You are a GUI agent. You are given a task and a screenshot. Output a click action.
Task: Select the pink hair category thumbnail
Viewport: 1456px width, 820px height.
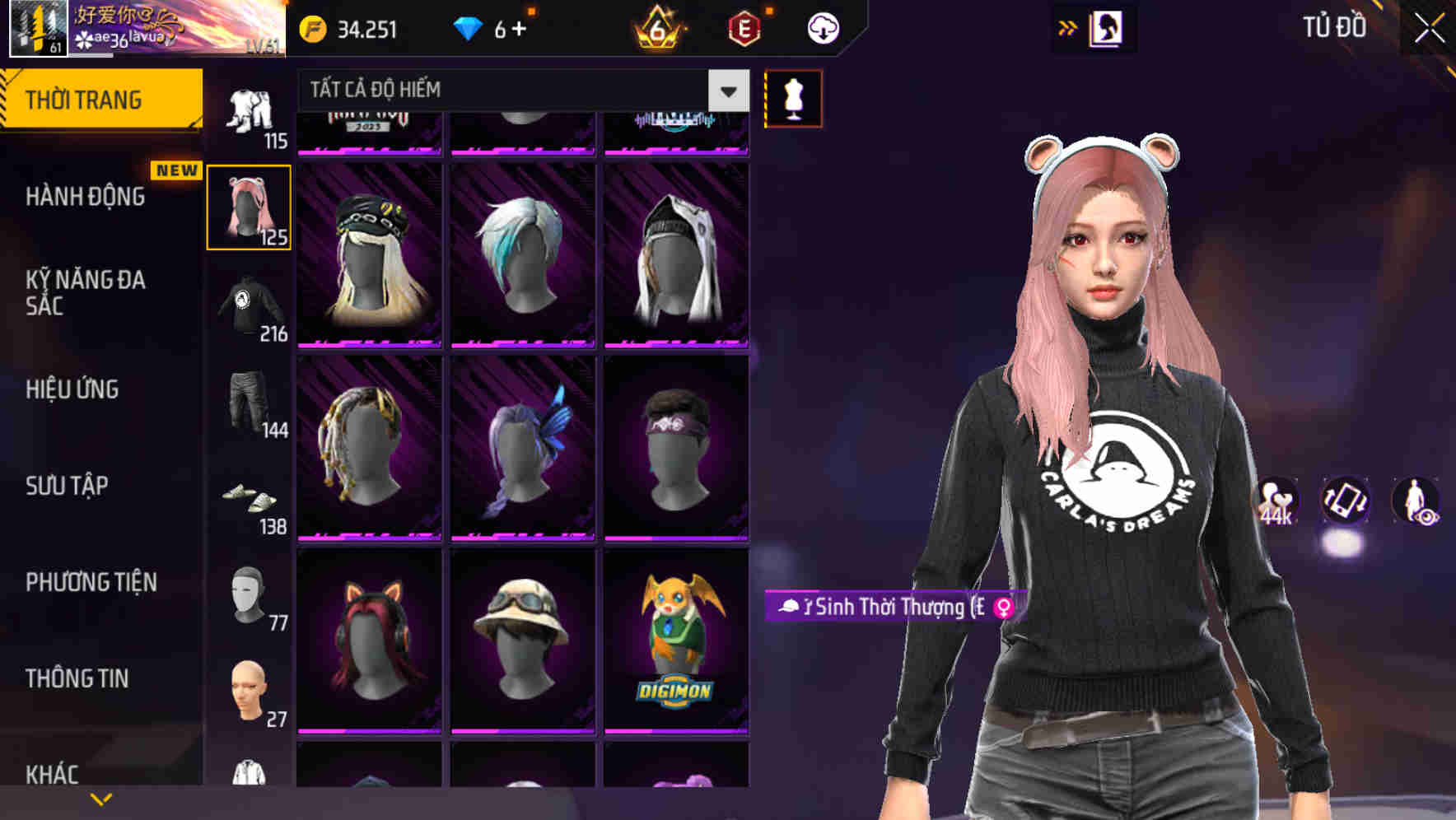(x=249, y=207)
